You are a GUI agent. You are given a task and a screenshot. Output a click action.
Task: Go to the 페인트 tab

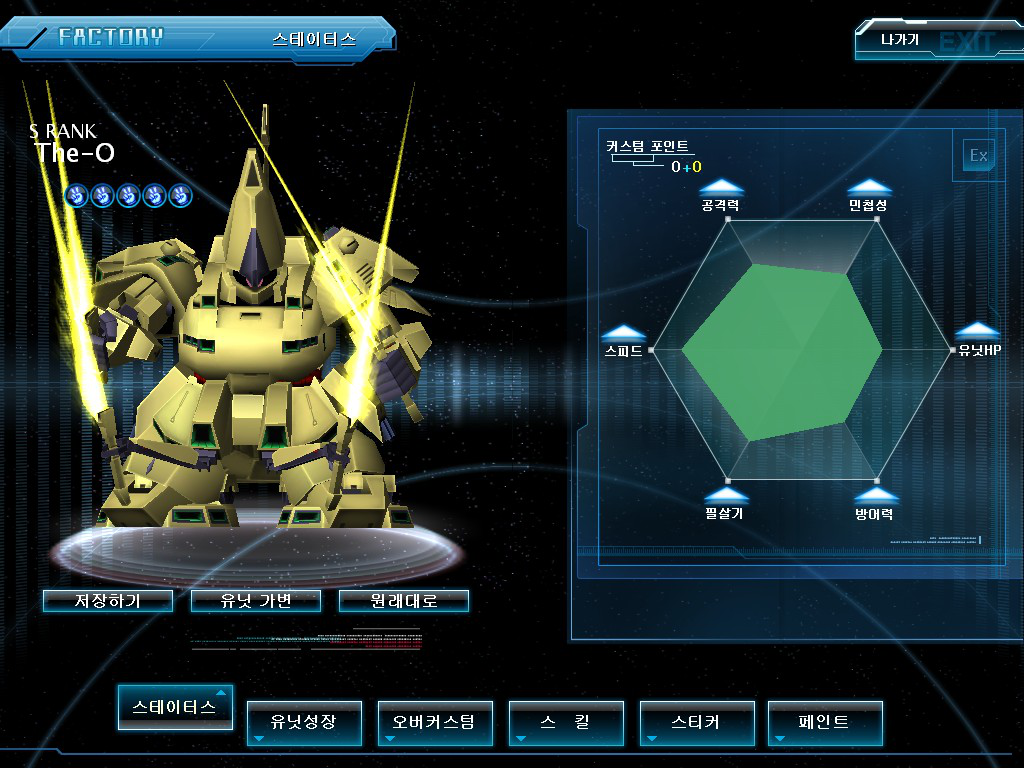coord(825,722)
